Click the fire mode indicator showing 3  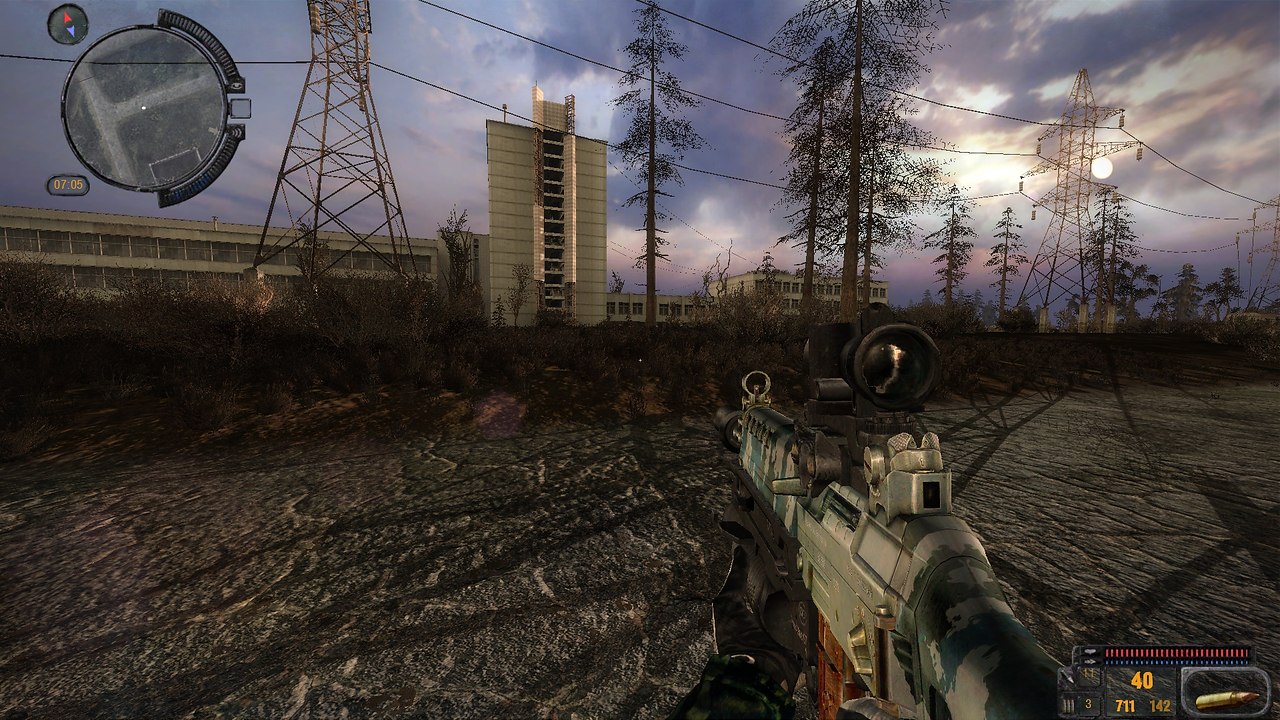point(1087,702)
